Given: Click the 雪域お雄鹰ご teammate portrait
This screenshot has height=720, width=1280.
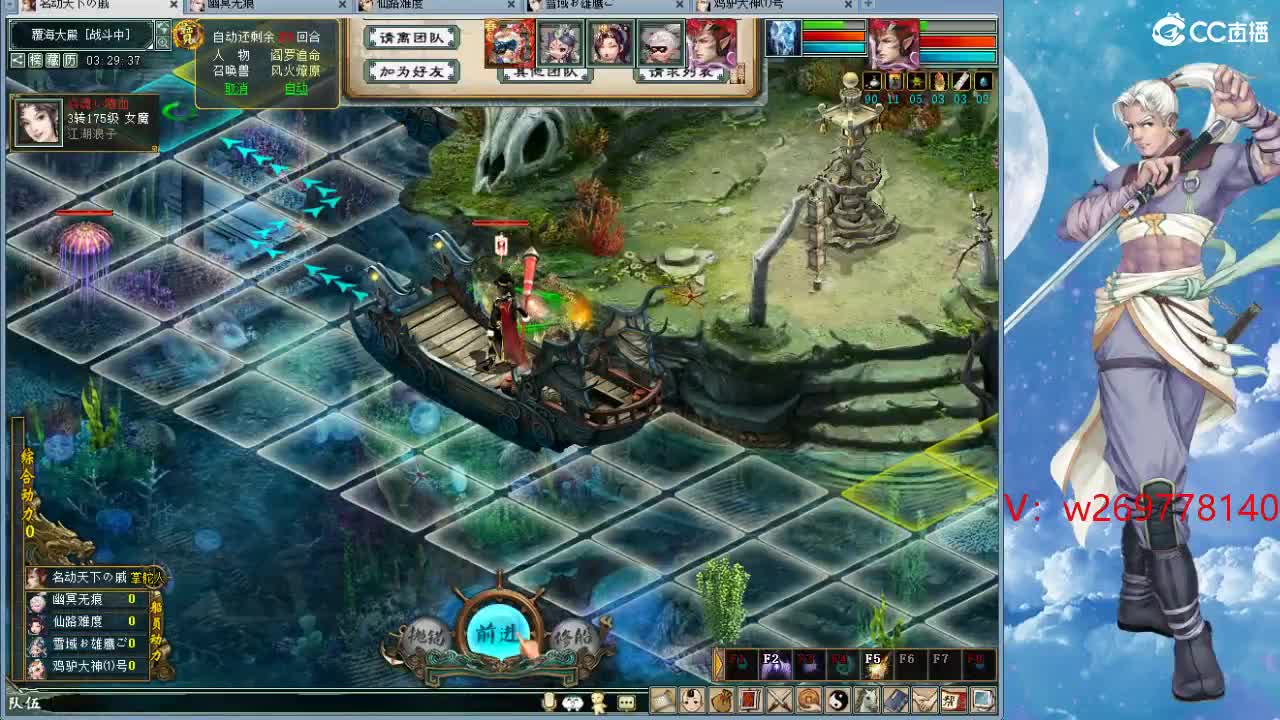Looking at the screenshot, I should pyautogui.click(x=36, y=647).
